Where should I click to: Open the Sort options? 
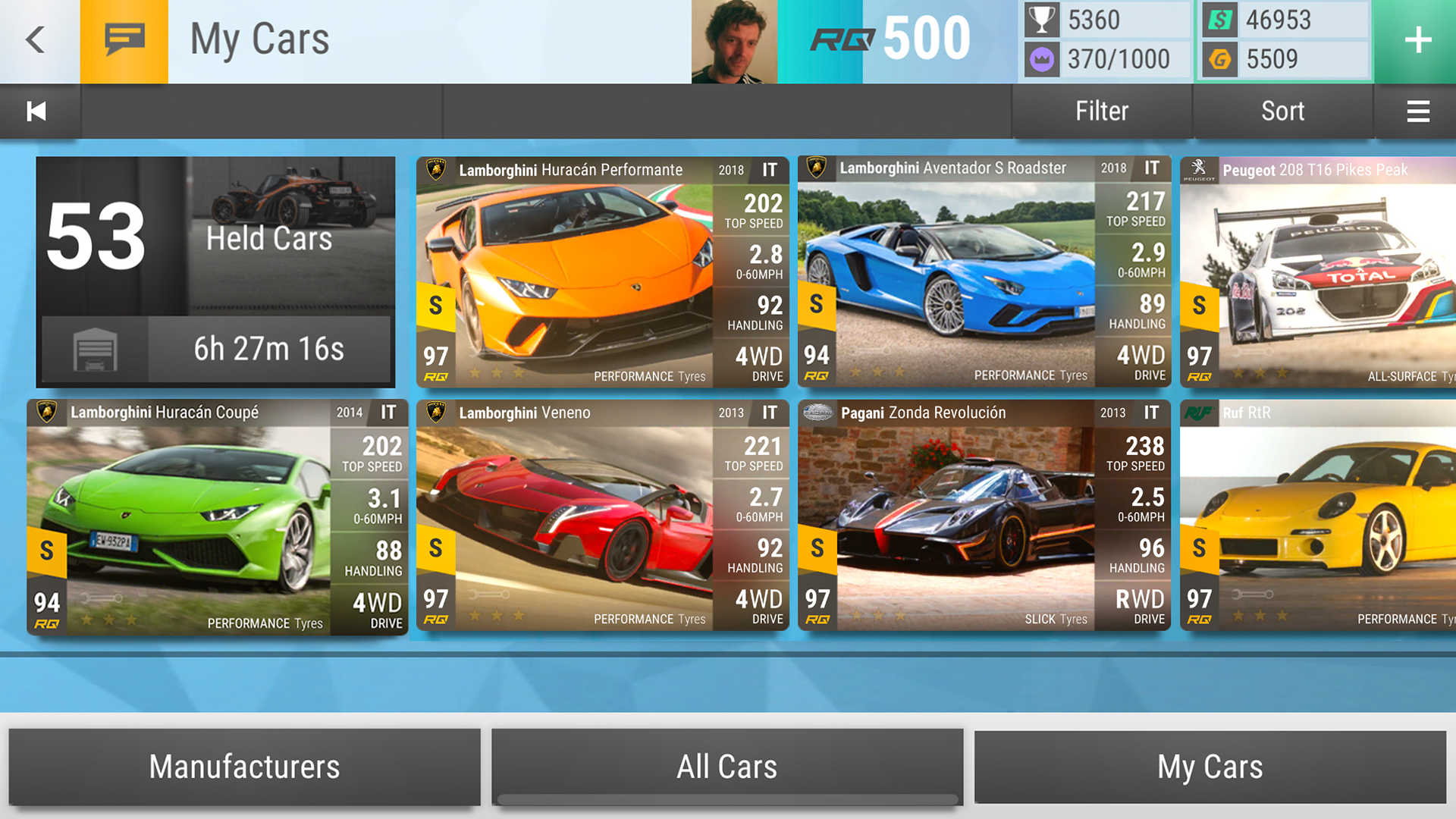click(x=1282, y=111)
